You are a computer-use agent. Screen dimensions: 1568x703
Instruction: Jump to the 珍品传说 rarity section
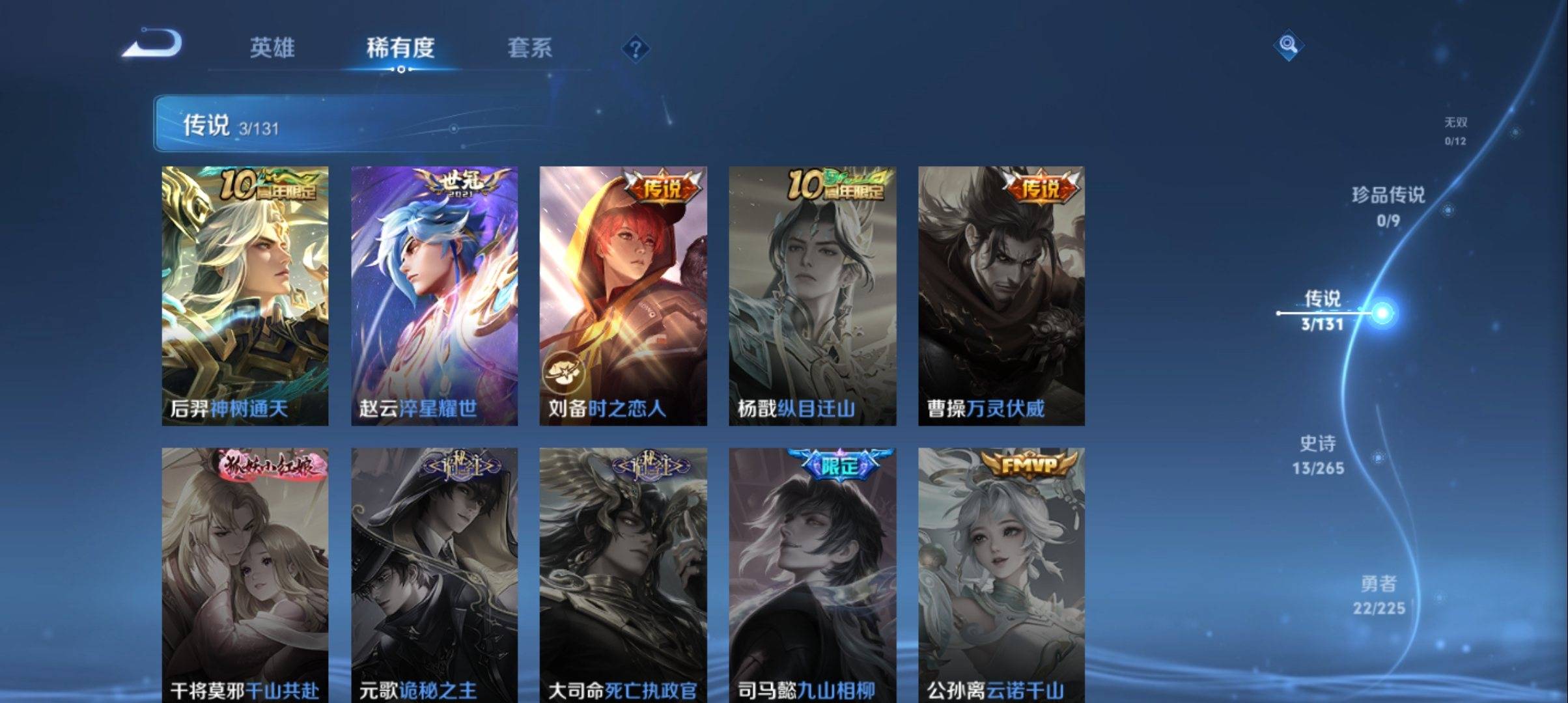(x=1388, y=206)
